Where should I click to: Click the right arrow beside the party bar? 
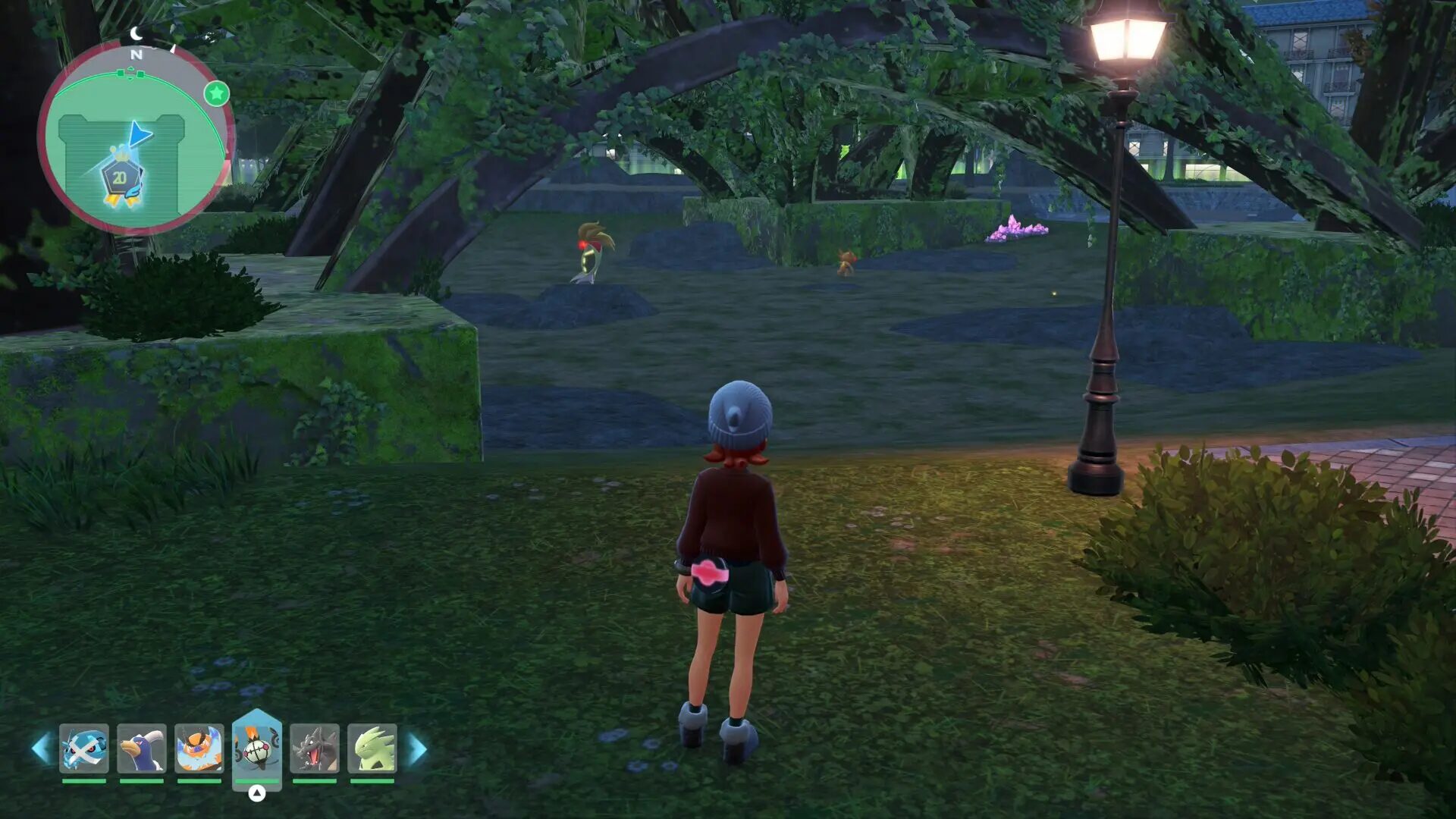pos(417,748)
